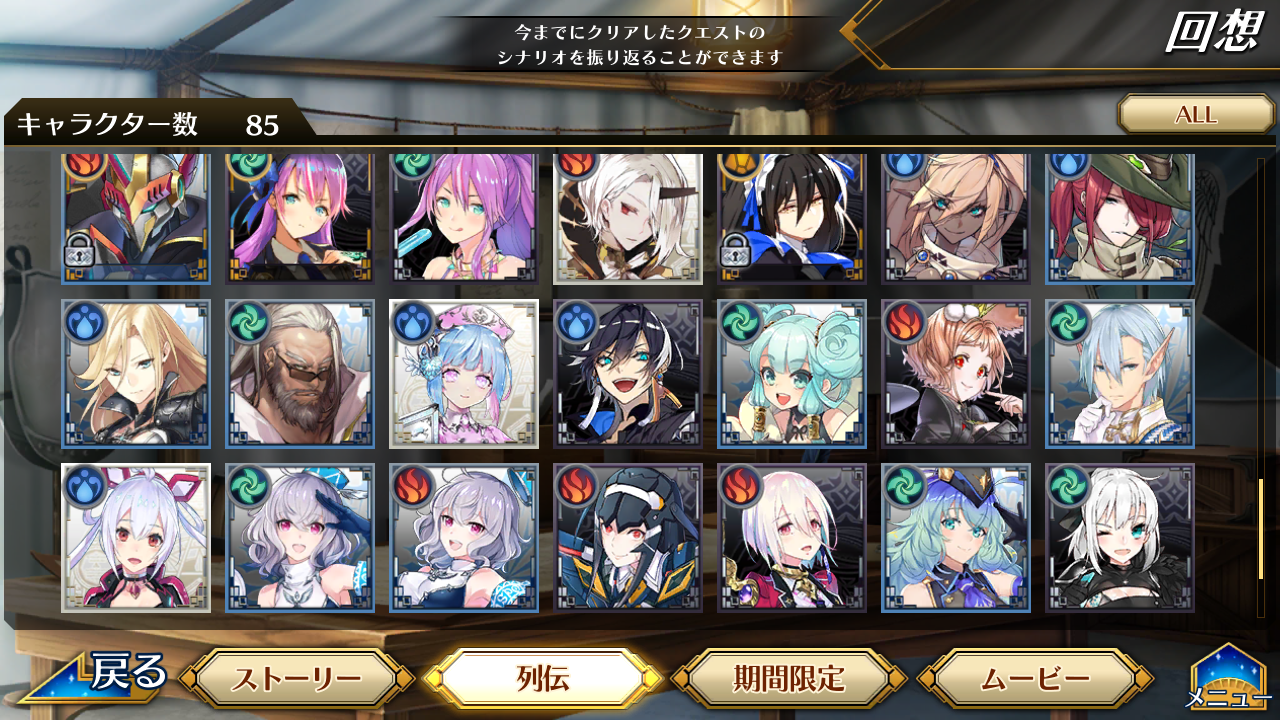
Task: Select the locked black-haired maid portrait
Action: (x=791, y=218)
